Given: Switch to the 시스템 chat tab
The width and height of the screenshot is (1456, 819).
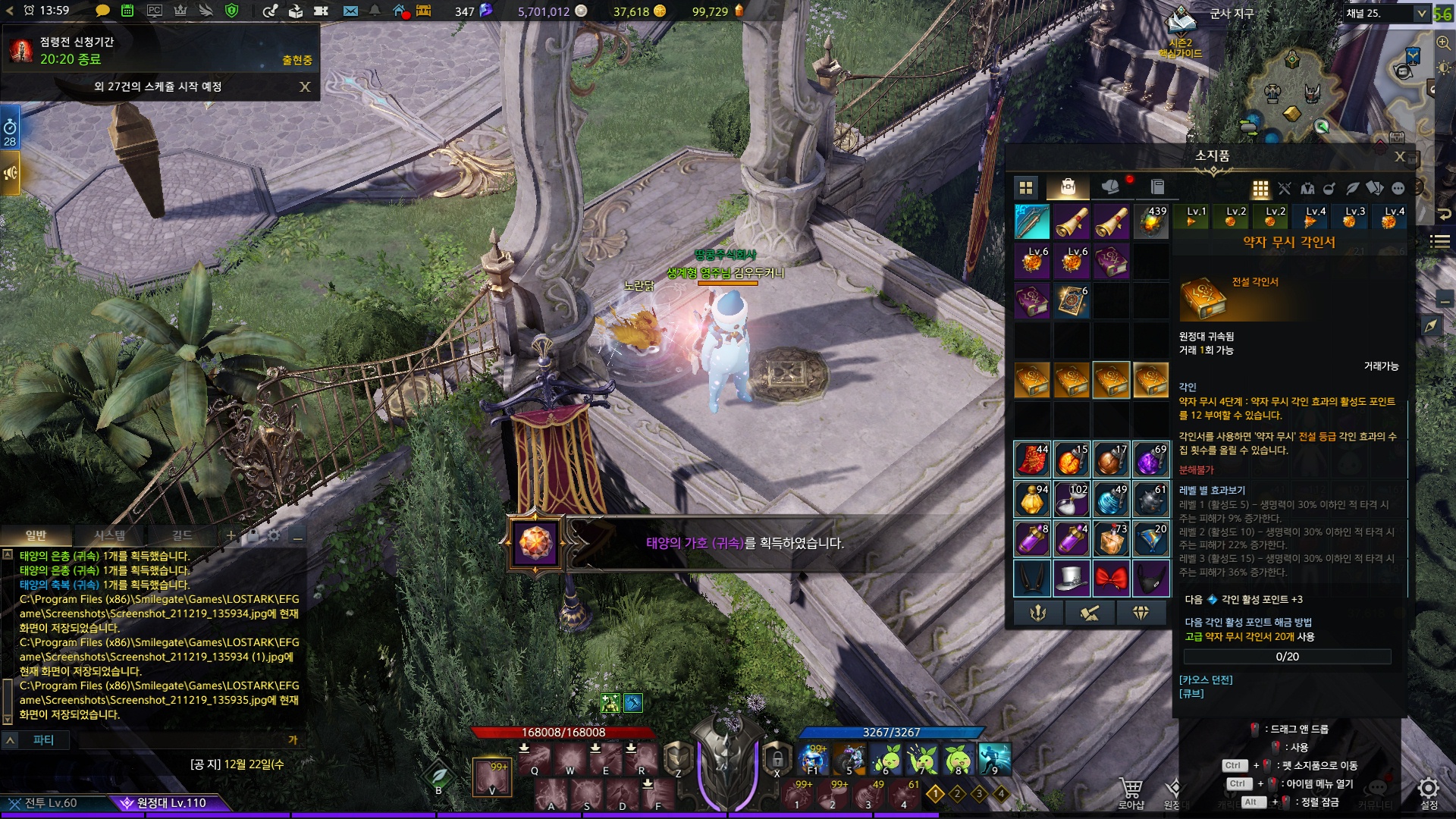Looking at the screenshot, I should click(x=109, y=536).
